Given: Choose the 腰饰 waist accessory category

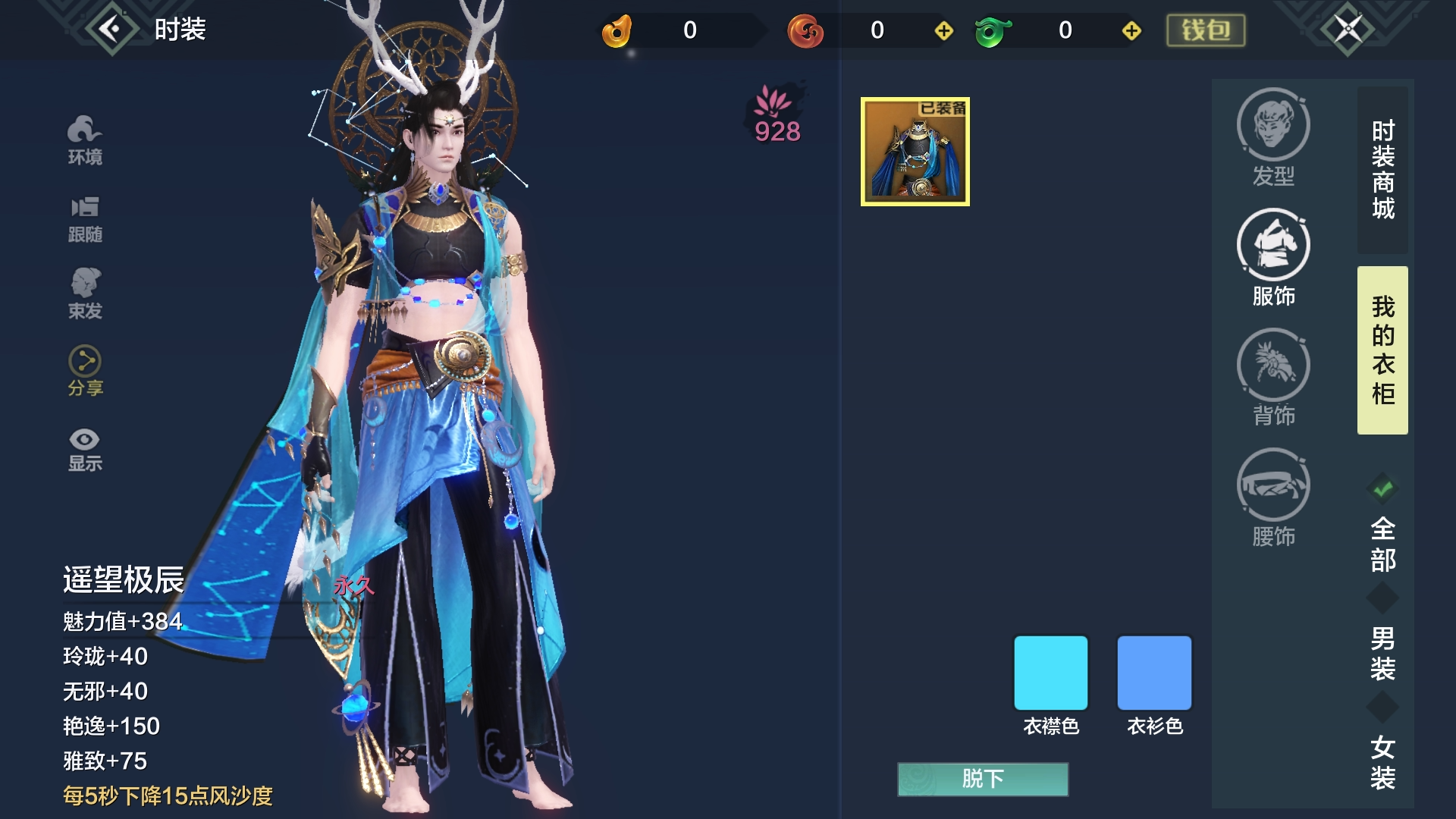Looking at the screenshot, I should click(1273, 497).
